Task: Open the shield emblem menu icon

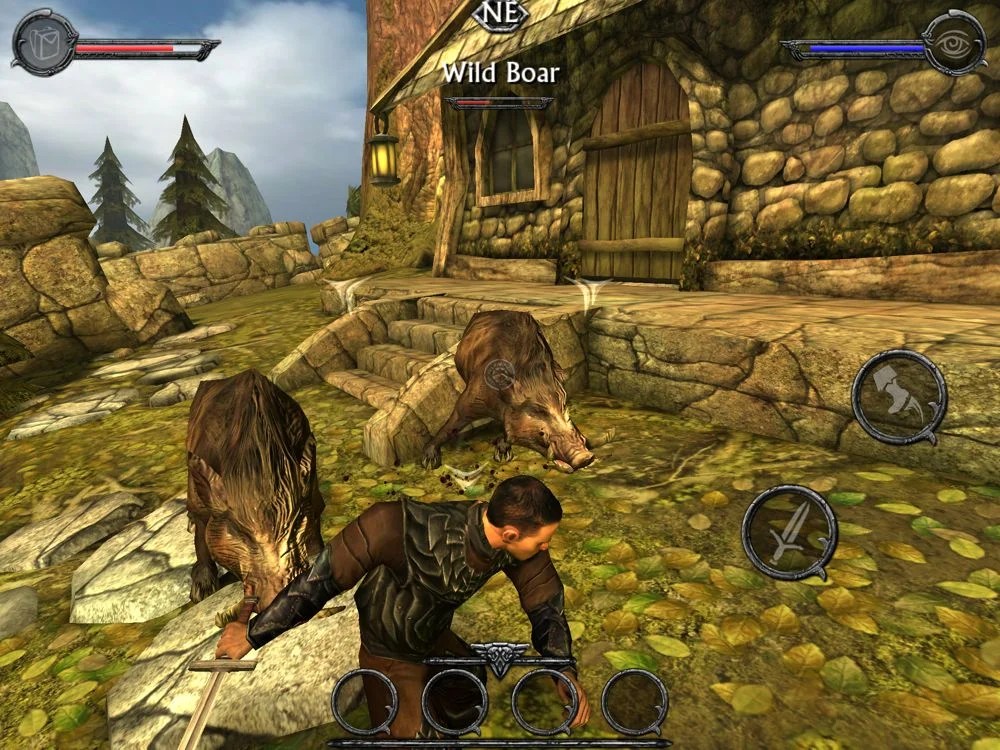Action: tap(44, 42)
